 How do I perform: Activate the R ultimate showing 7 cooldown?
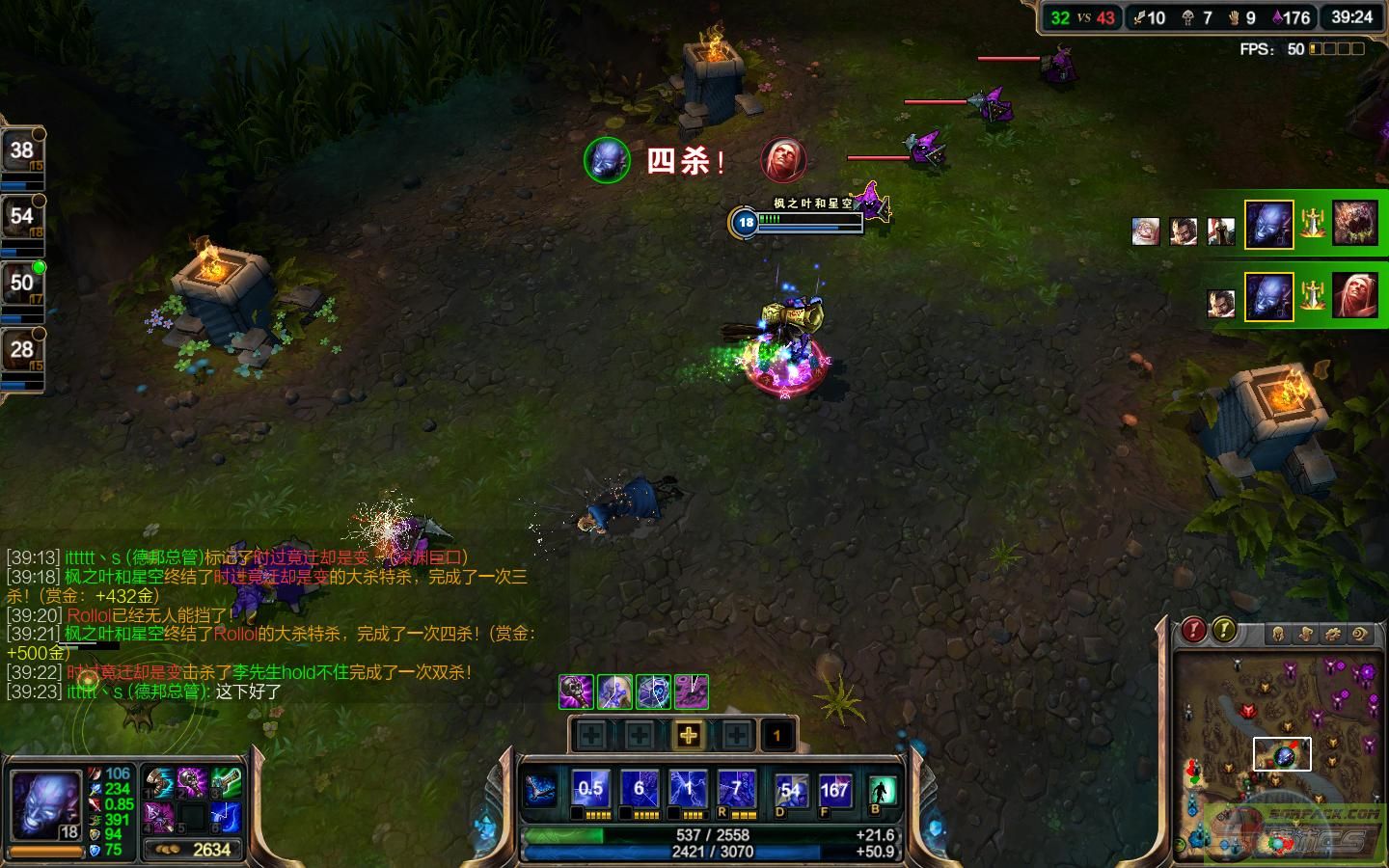[737, 790]
